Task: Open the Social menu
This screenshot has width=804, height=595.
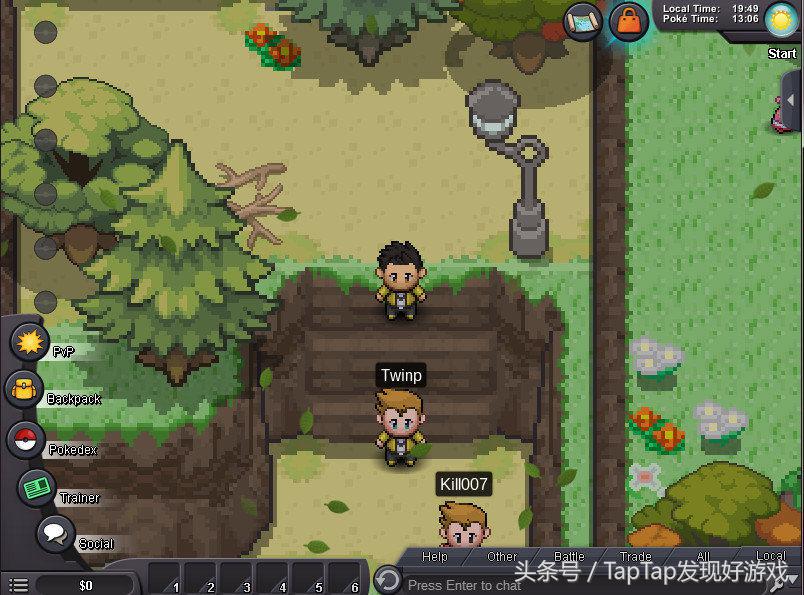Action: tap(55, 534)
